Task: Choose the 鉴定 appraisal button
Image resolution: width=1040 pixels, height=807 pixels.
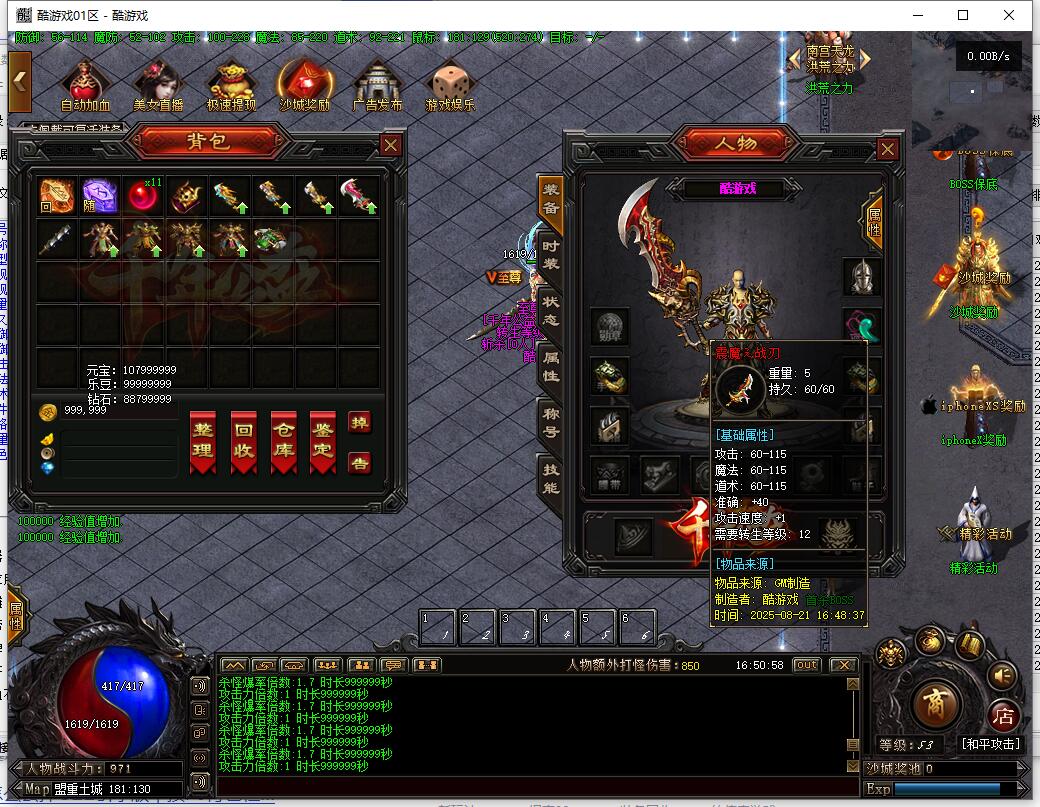Action: click(322, 441)
